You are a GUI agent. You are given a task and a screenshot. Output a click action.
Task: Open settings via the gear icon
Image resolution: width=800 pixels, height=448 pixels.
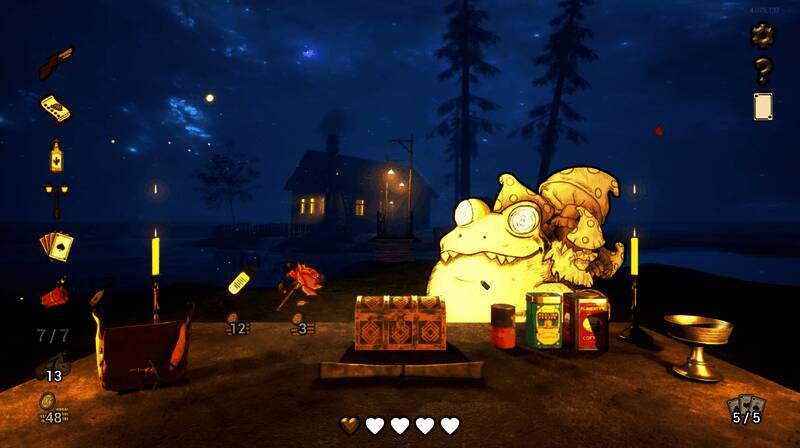click(763, 35)
